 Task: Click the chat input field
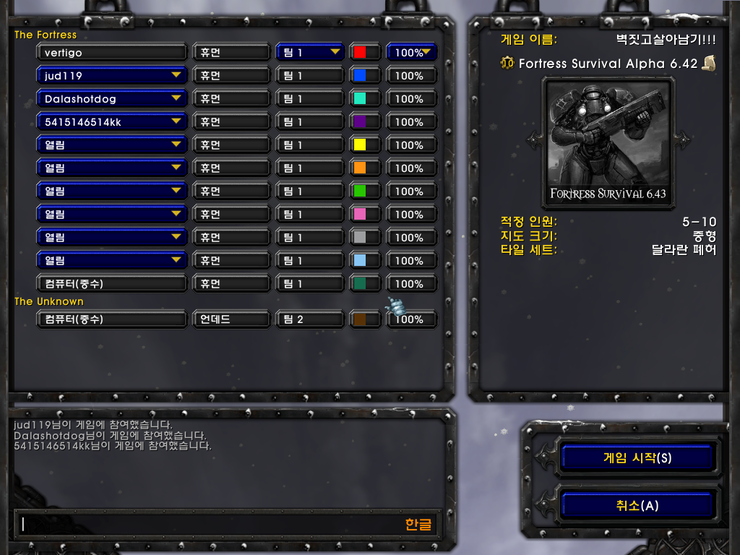[x=210, y=524]
